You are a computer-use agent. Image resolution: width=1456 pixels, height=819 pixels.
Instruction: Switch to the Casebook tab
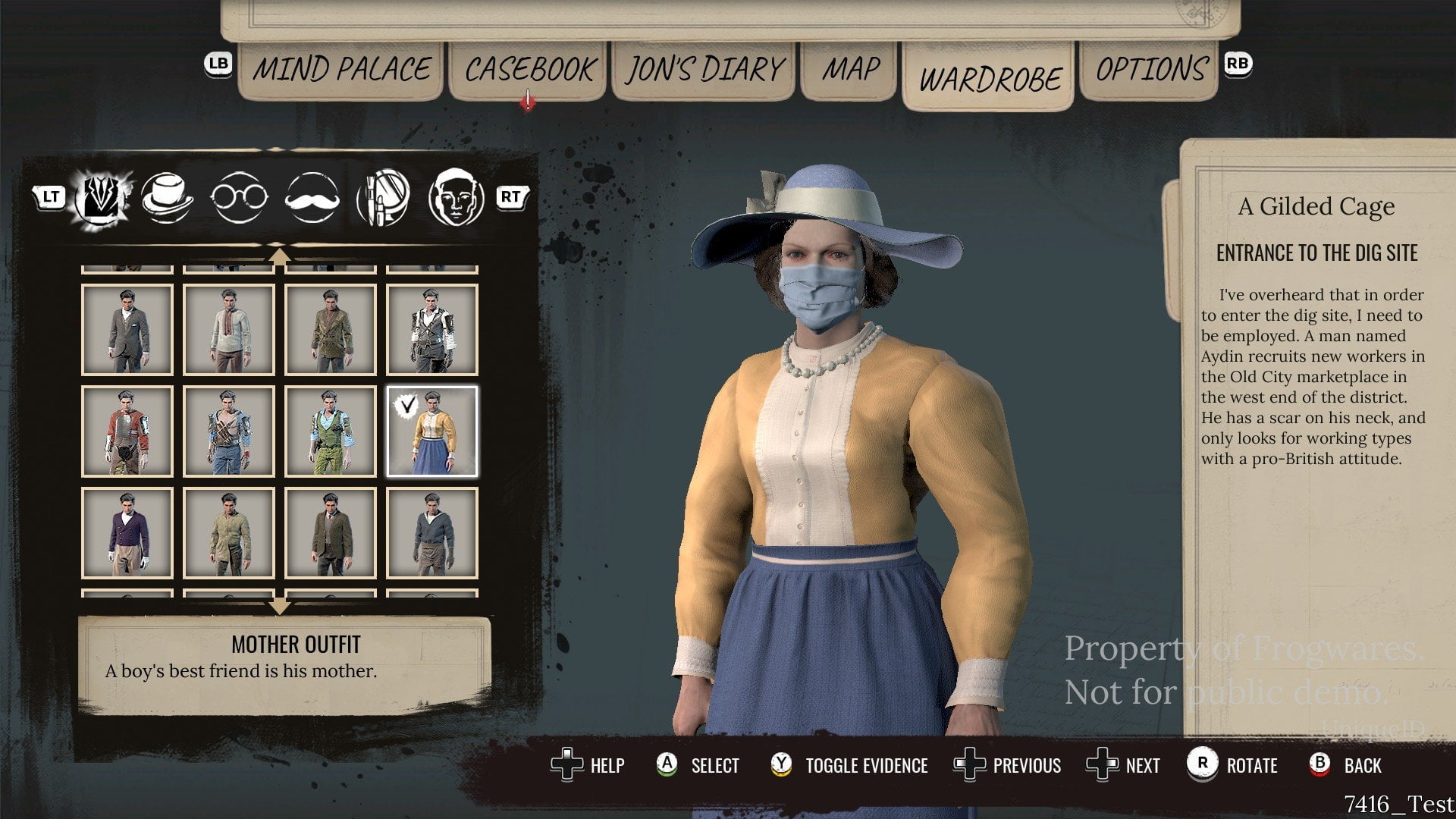point(529,70)
